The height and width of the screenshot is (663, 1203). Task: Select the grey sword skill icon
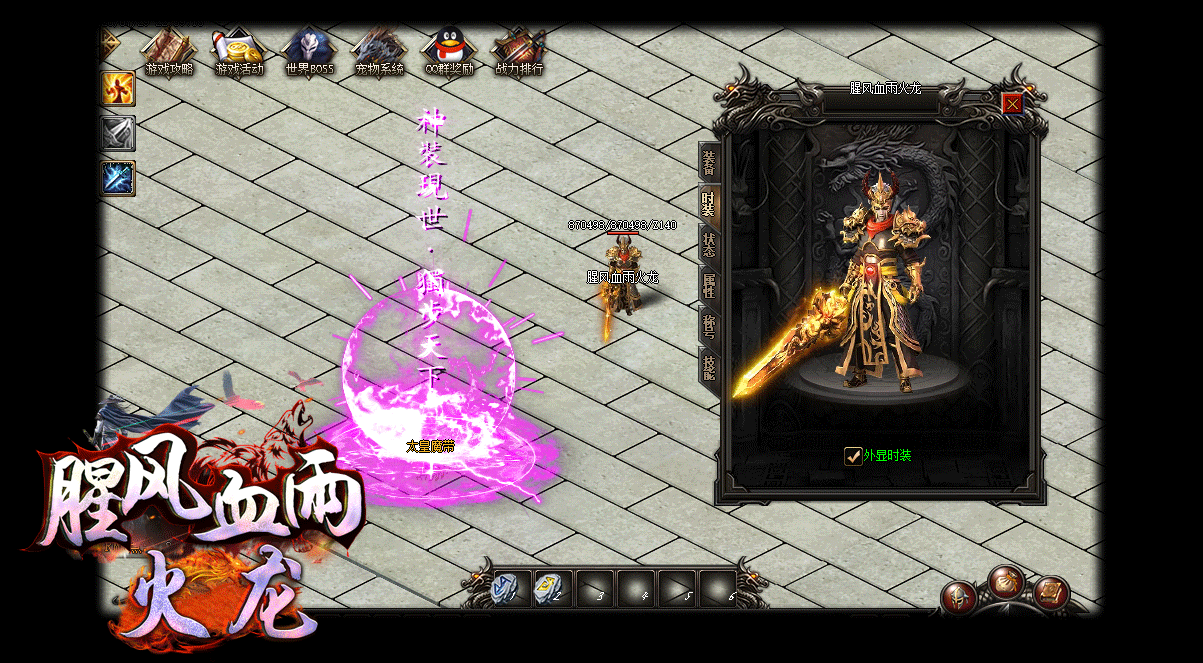118,134
